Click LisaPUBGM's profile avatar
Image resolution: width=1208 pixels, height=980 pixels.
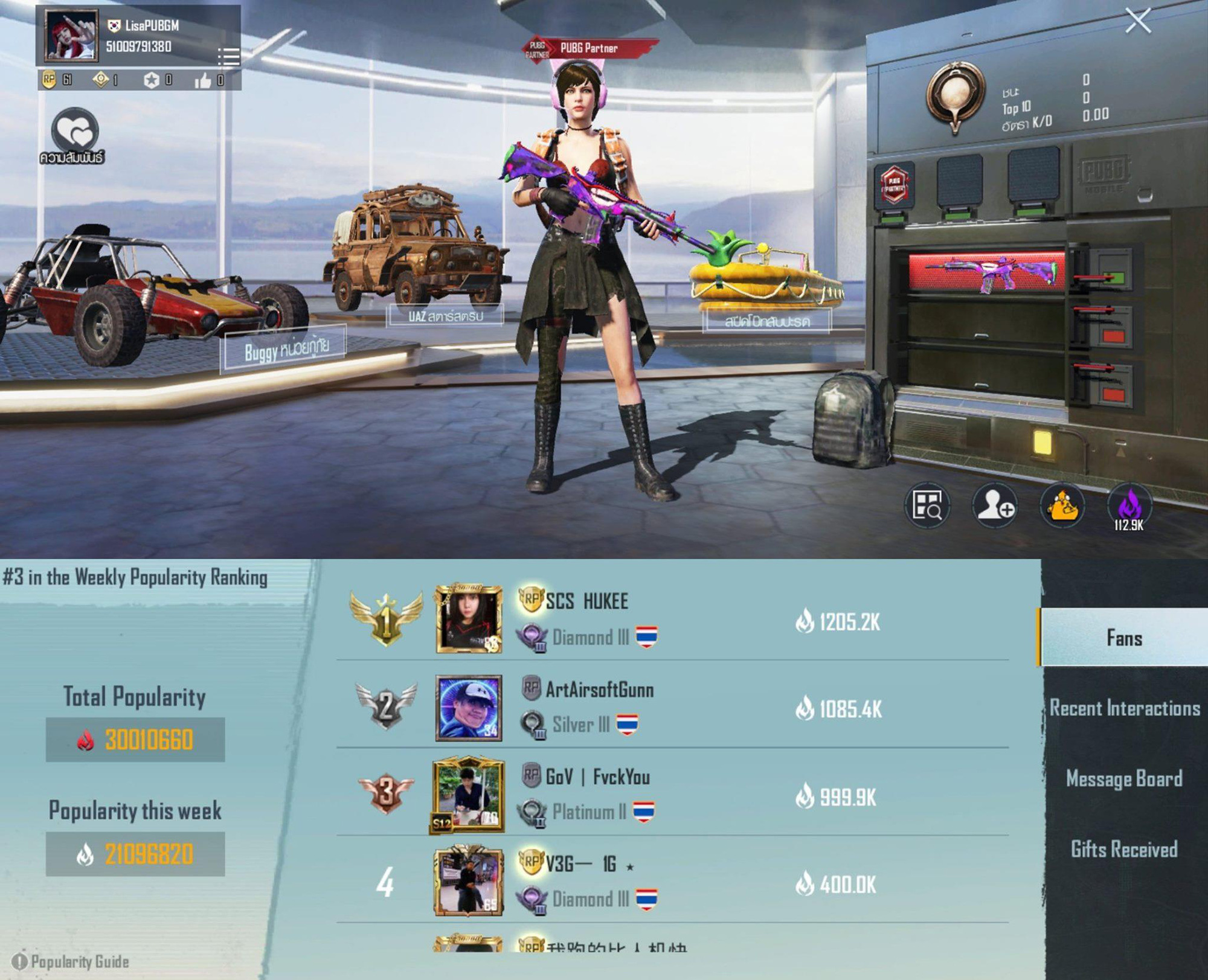(72, 36)
